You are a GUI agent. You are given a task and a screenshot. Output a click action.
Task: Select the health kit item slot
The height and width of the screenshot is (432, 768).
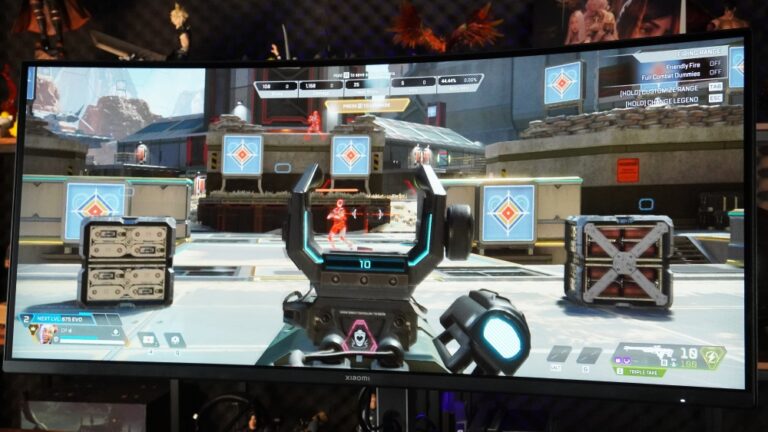148,339
